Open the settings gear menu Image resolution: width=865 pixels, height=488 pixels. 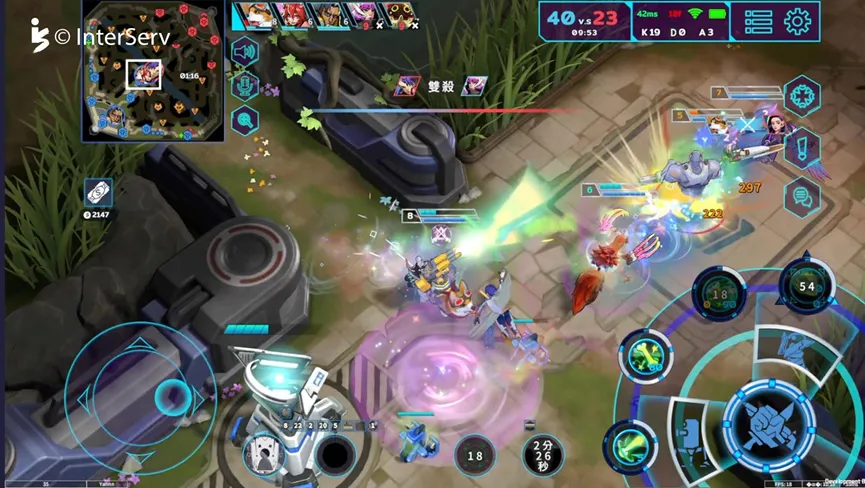[797, 21]
